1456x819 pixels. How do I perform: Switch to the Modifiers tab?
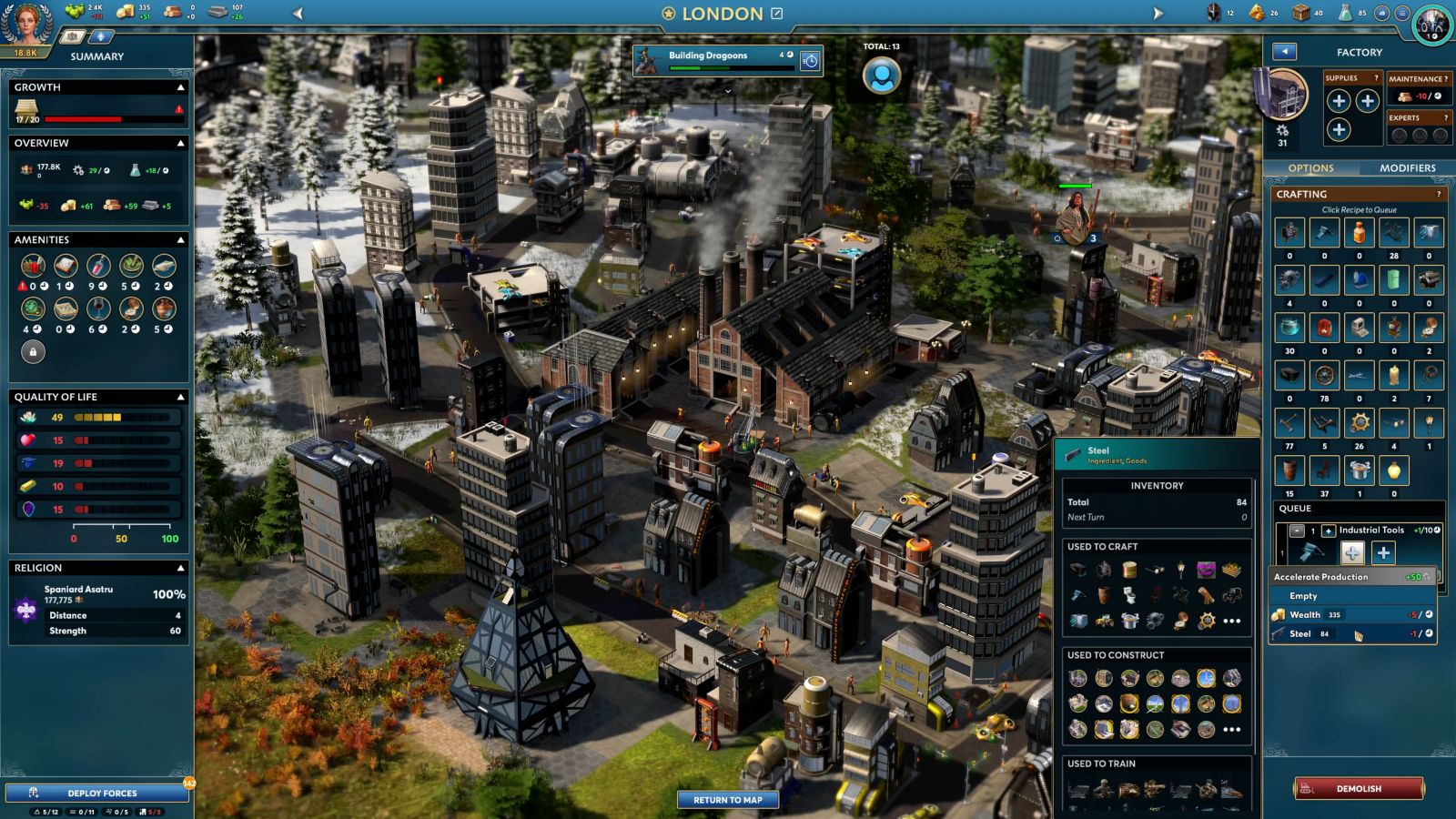[1407, 168]
